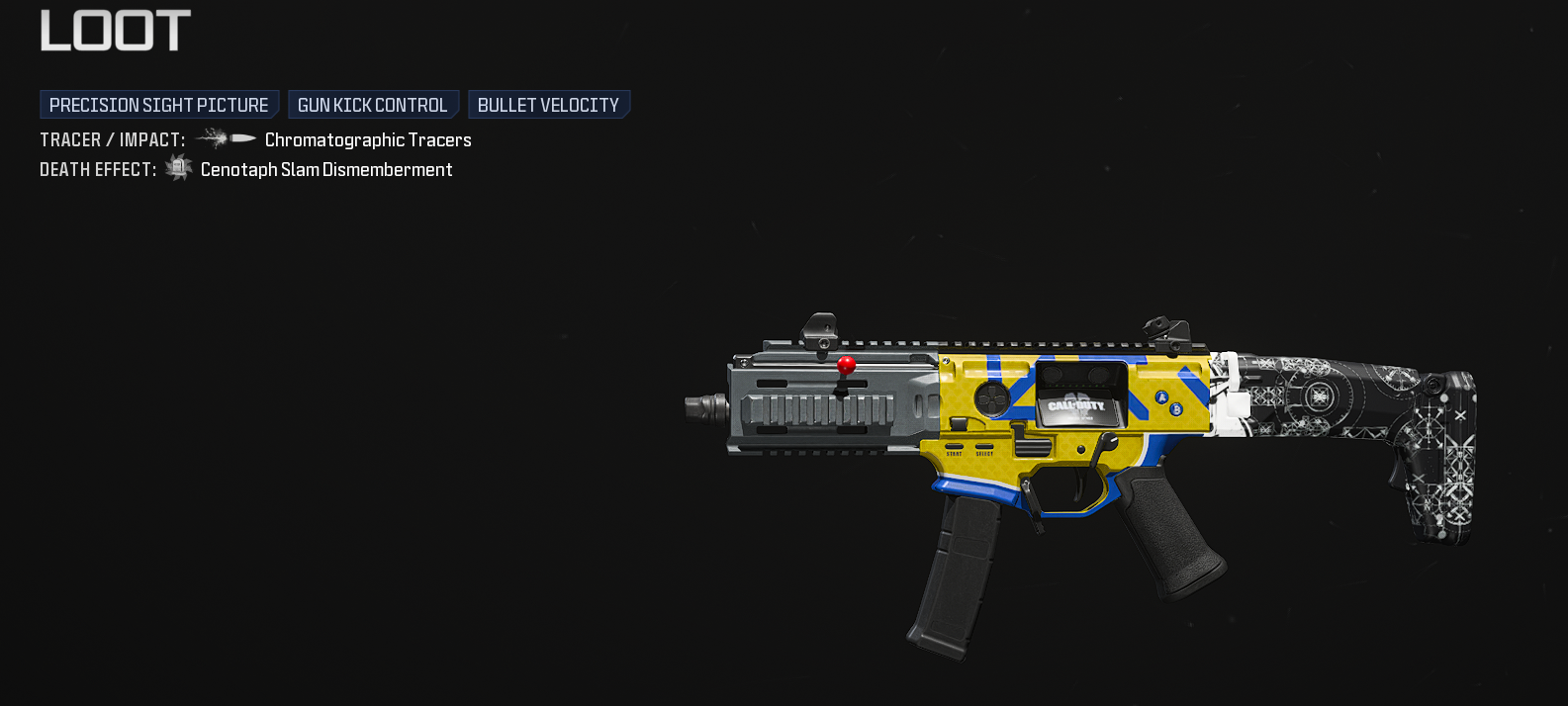Click the Gun Kick Control tag
Viewport: 1568px width, 706px height.
tap(373, 105)
